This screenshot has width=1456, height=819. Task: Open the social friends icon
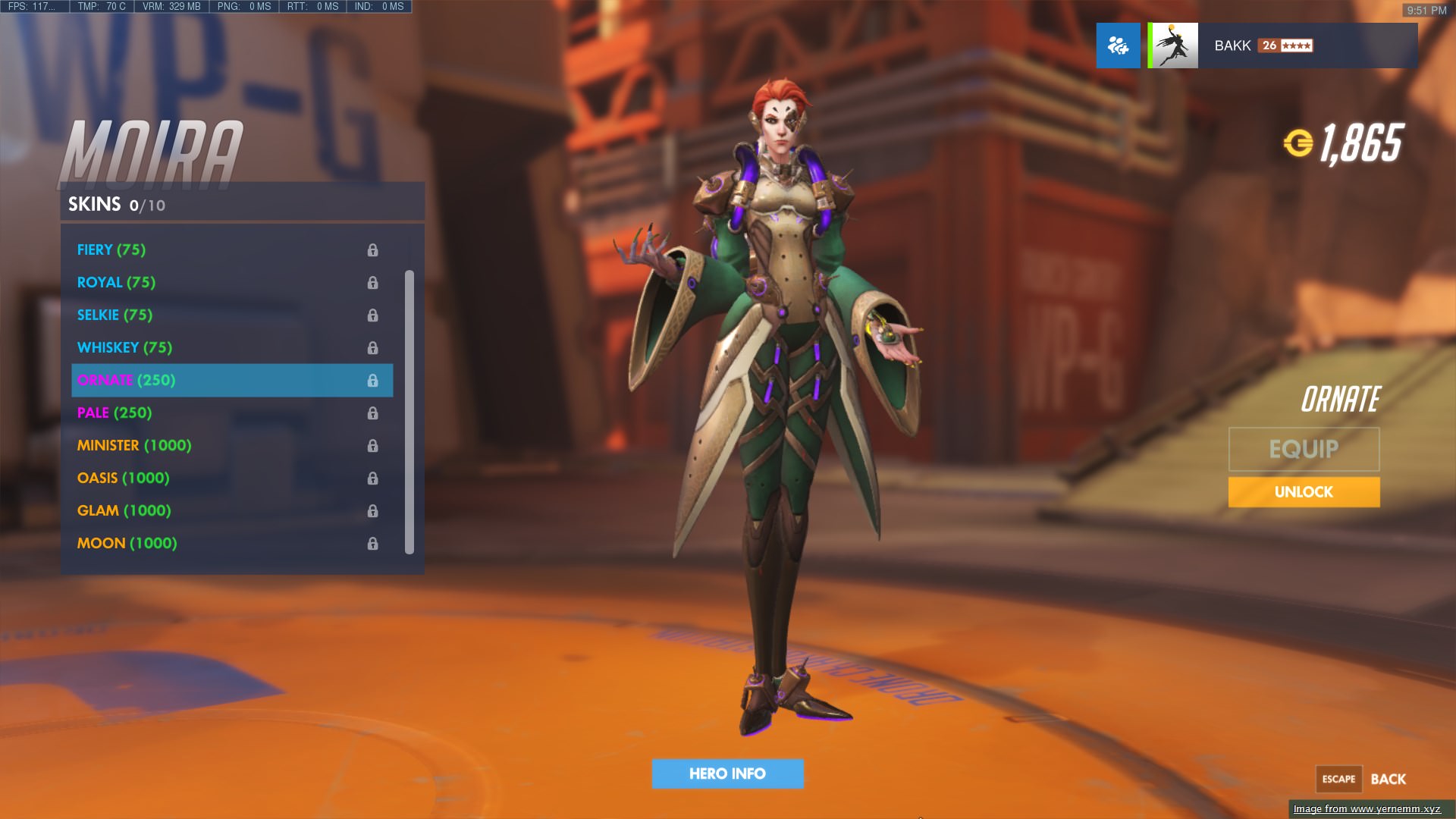(x=1118, y=45)
